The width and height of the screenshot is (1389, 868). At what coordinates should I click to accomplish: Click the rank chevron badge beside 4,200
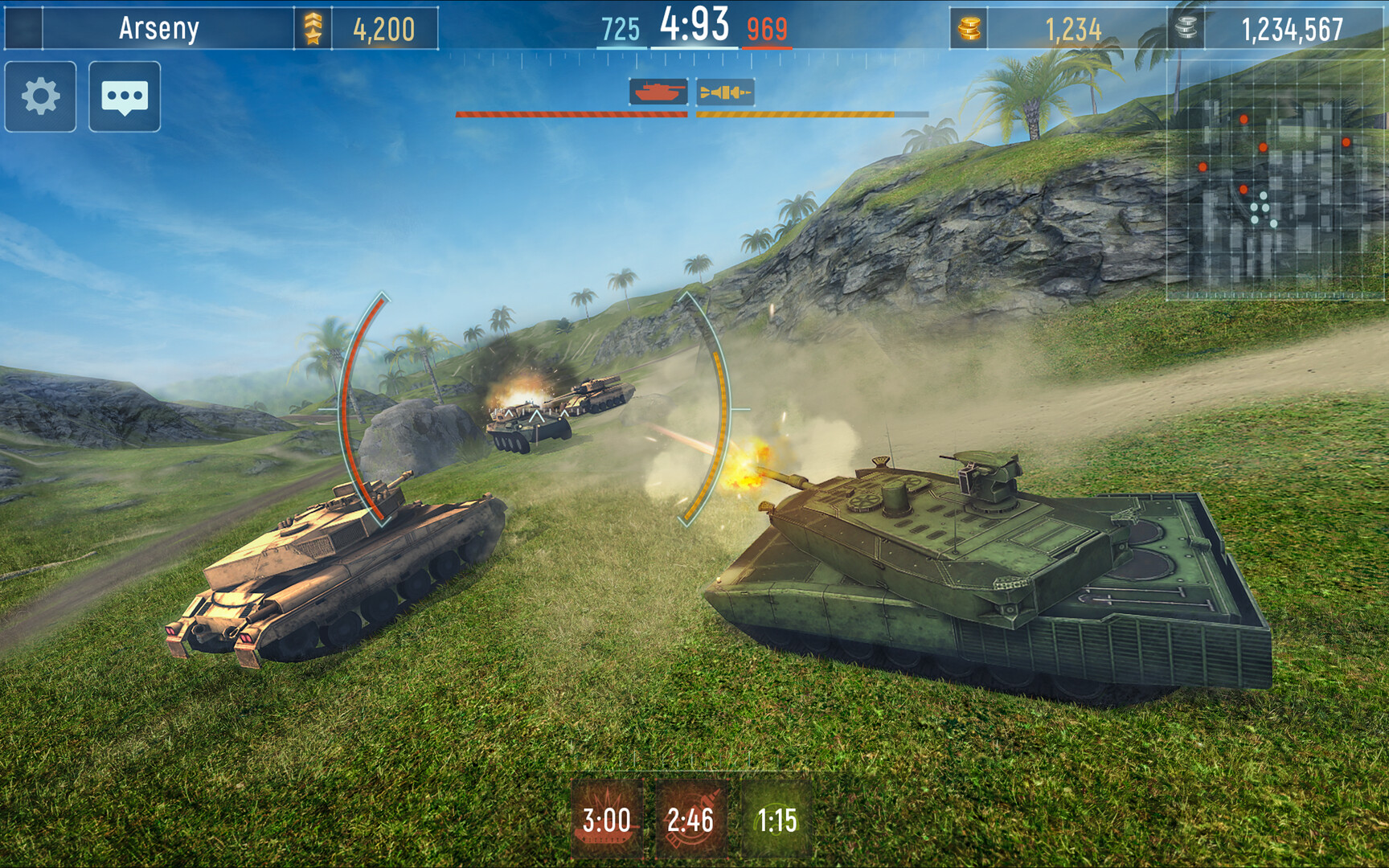313,25
